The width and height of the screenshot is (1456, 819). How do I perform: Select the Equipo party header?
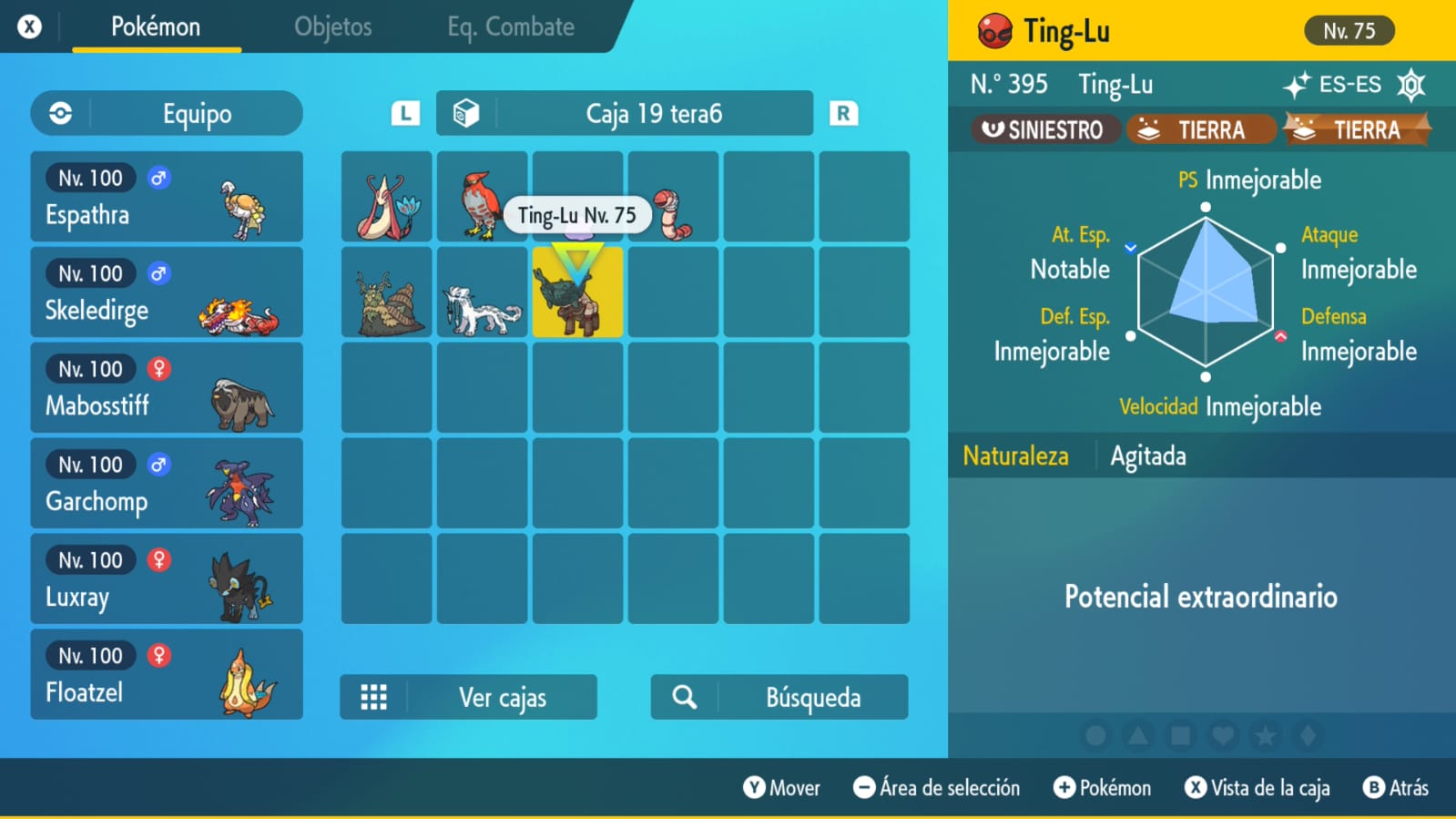(x=167, y=114)
